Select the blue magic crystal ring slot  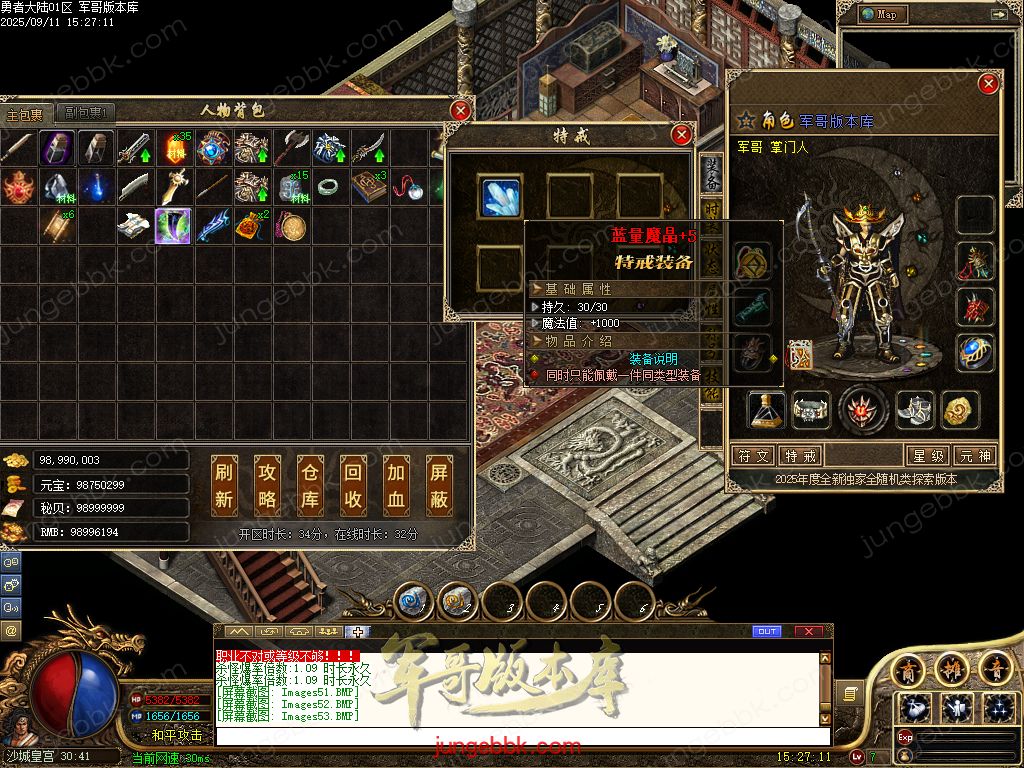500,196
